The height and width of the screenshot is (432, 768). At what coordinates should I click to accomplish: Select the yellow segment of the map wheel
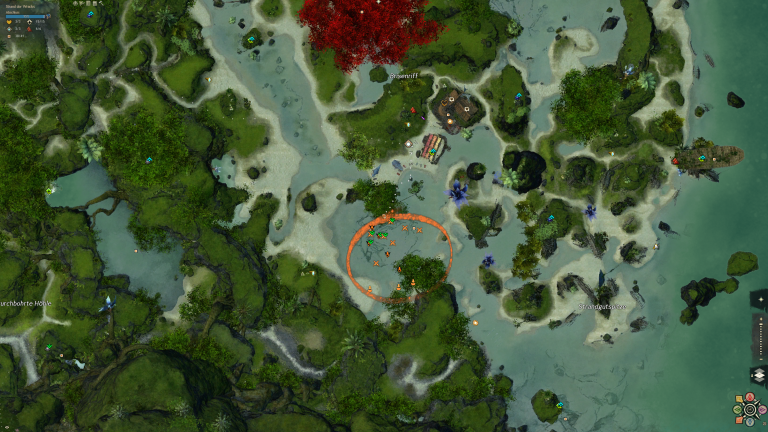tap(739, 399)
